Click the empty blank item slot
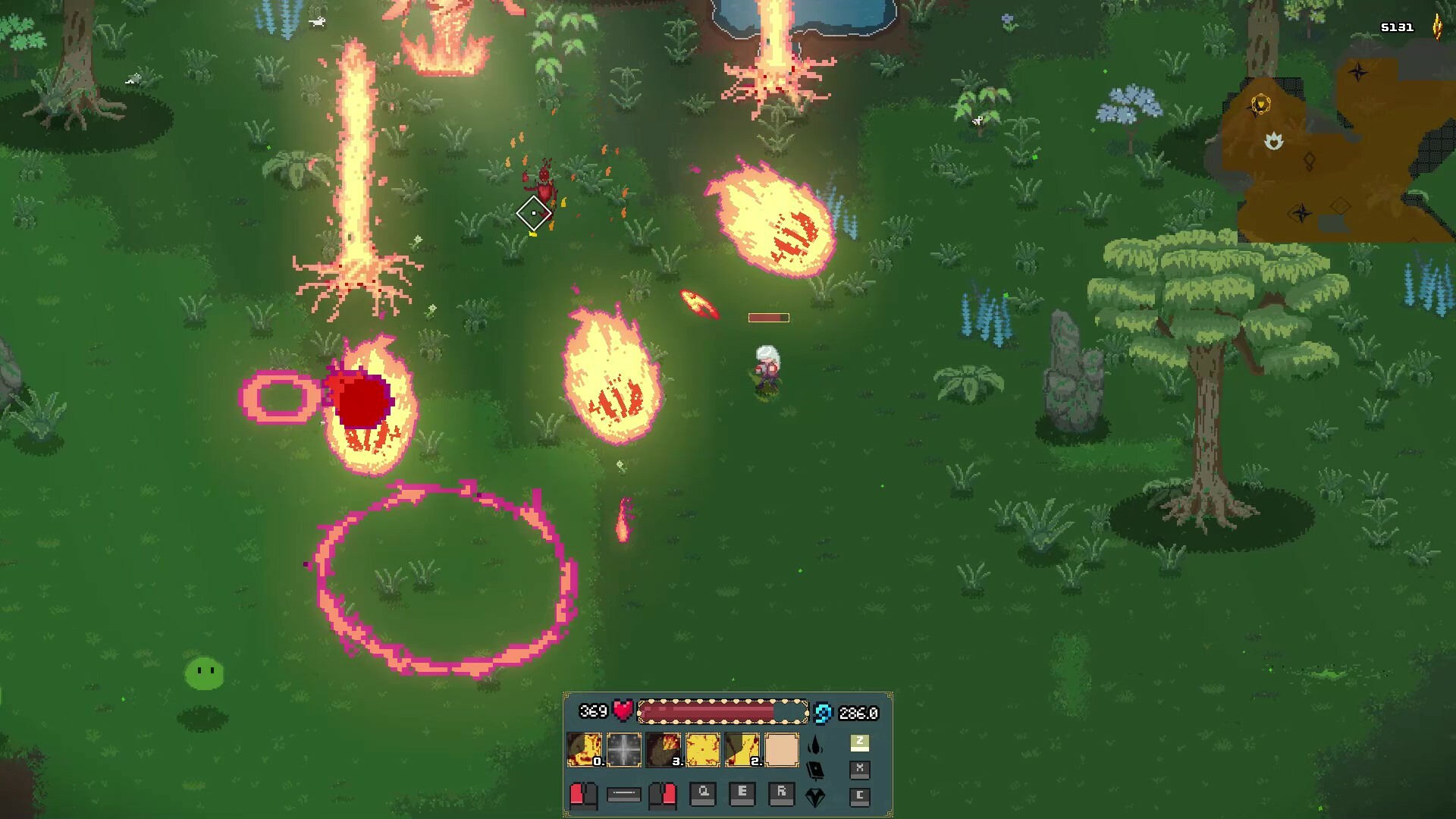1456x819 pixels. [783, 749]
